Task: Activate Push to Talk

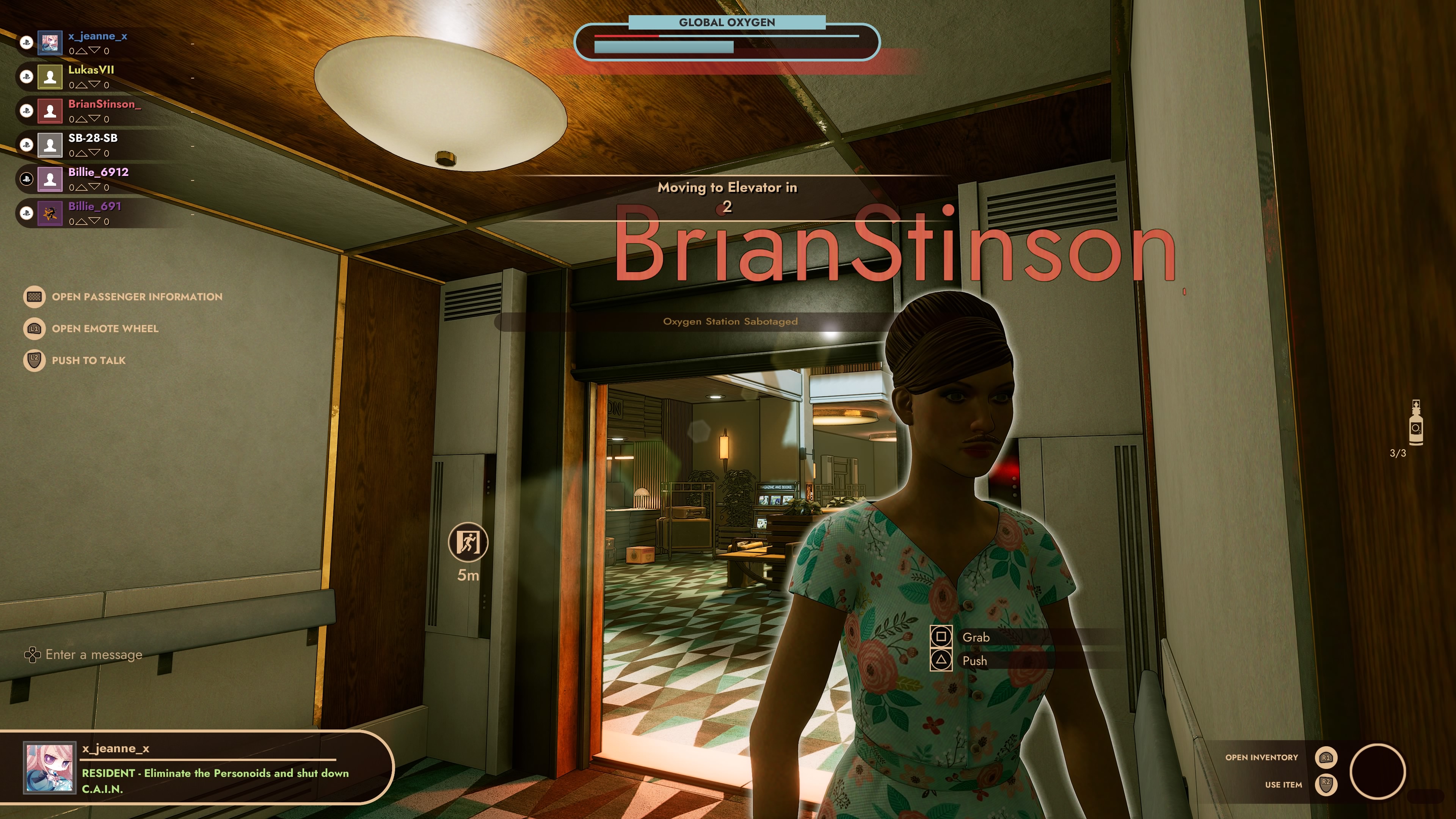Action: [88, 361]
